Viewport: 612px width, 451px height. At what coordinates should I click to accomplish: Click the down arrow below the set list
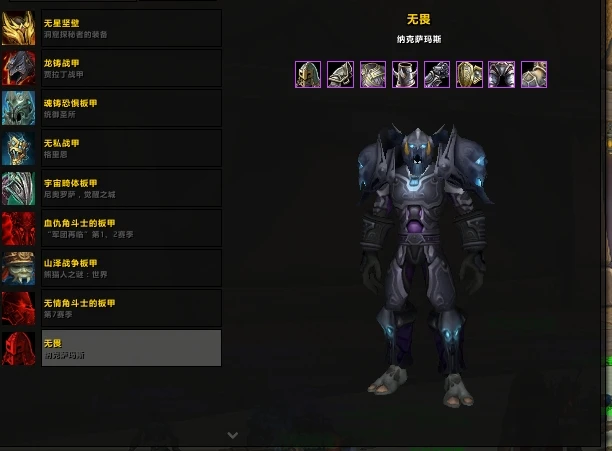[x=232, y=435]
